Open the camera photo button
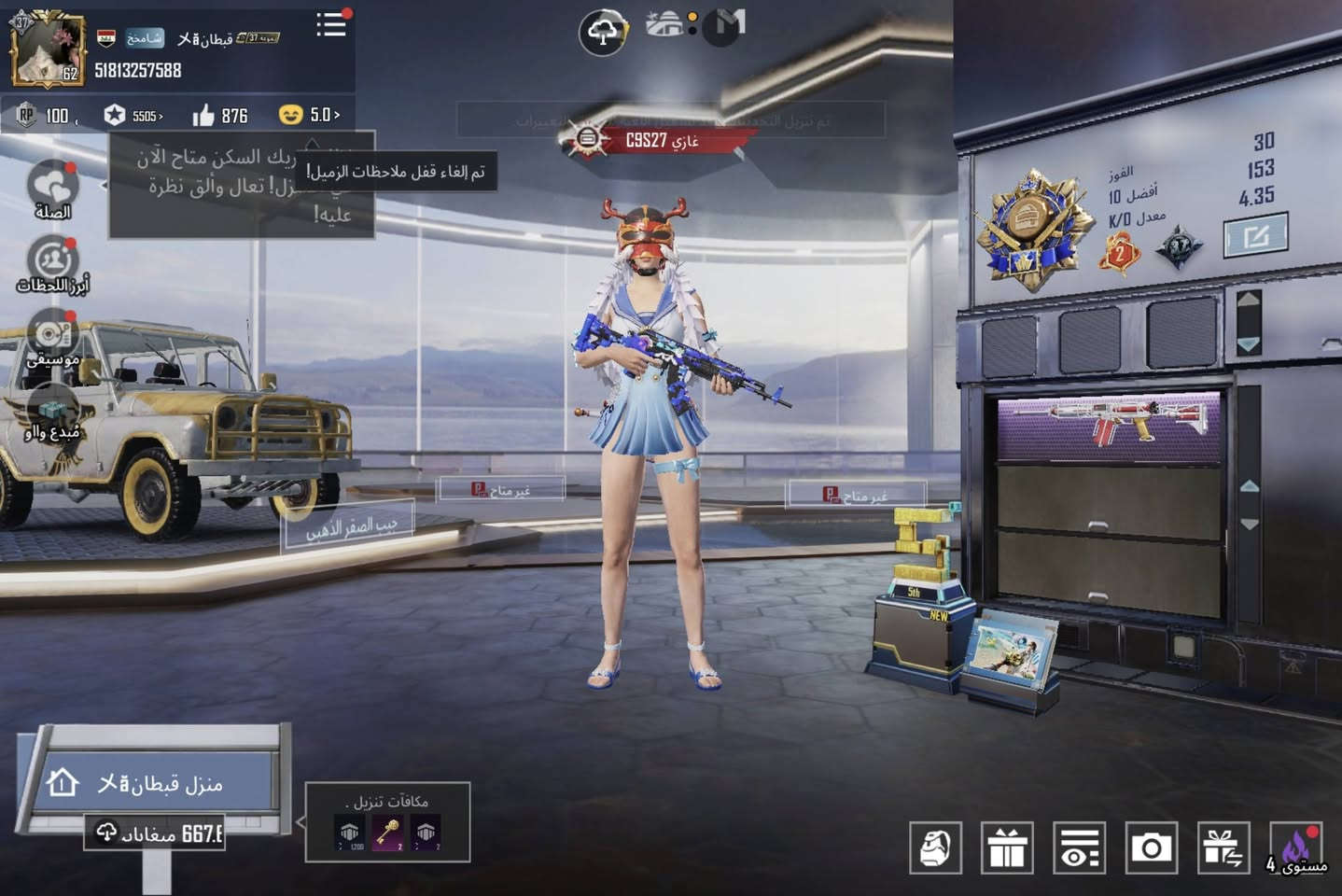This screenshot has width=1342, height=896. point(1151,847)
